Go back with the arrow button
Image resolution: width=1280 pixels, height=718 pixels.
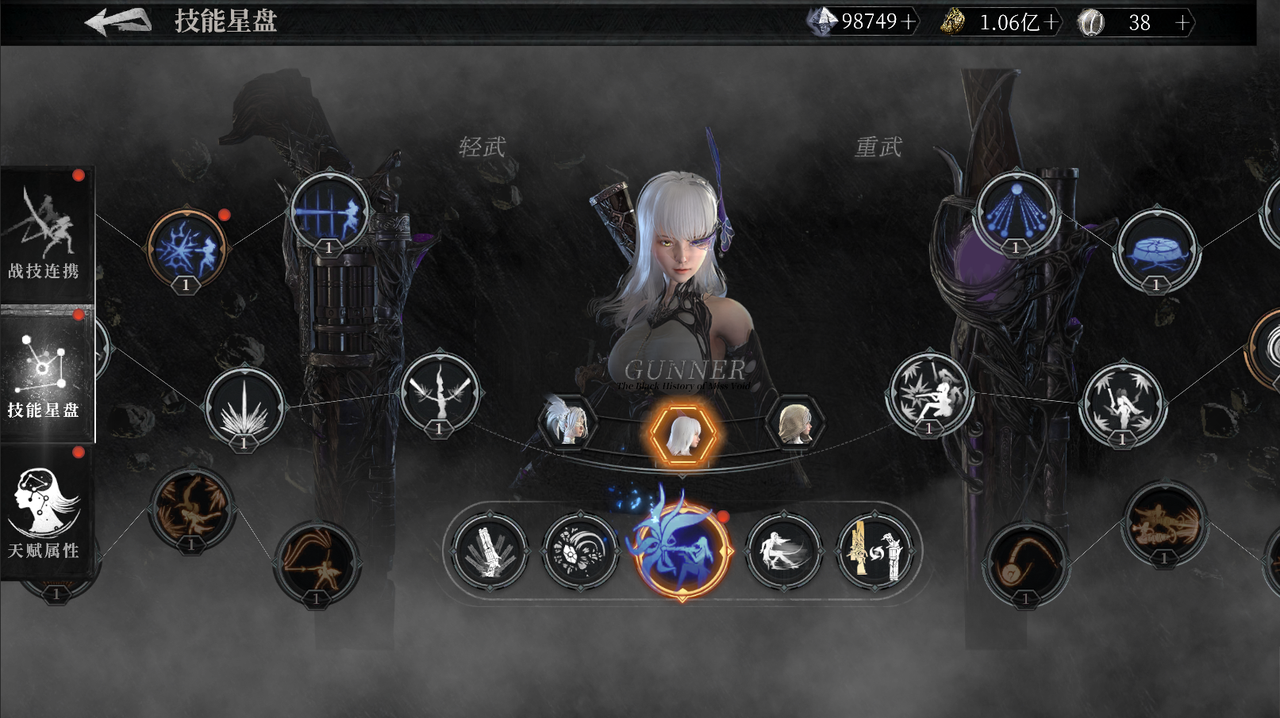pos(117,22)
